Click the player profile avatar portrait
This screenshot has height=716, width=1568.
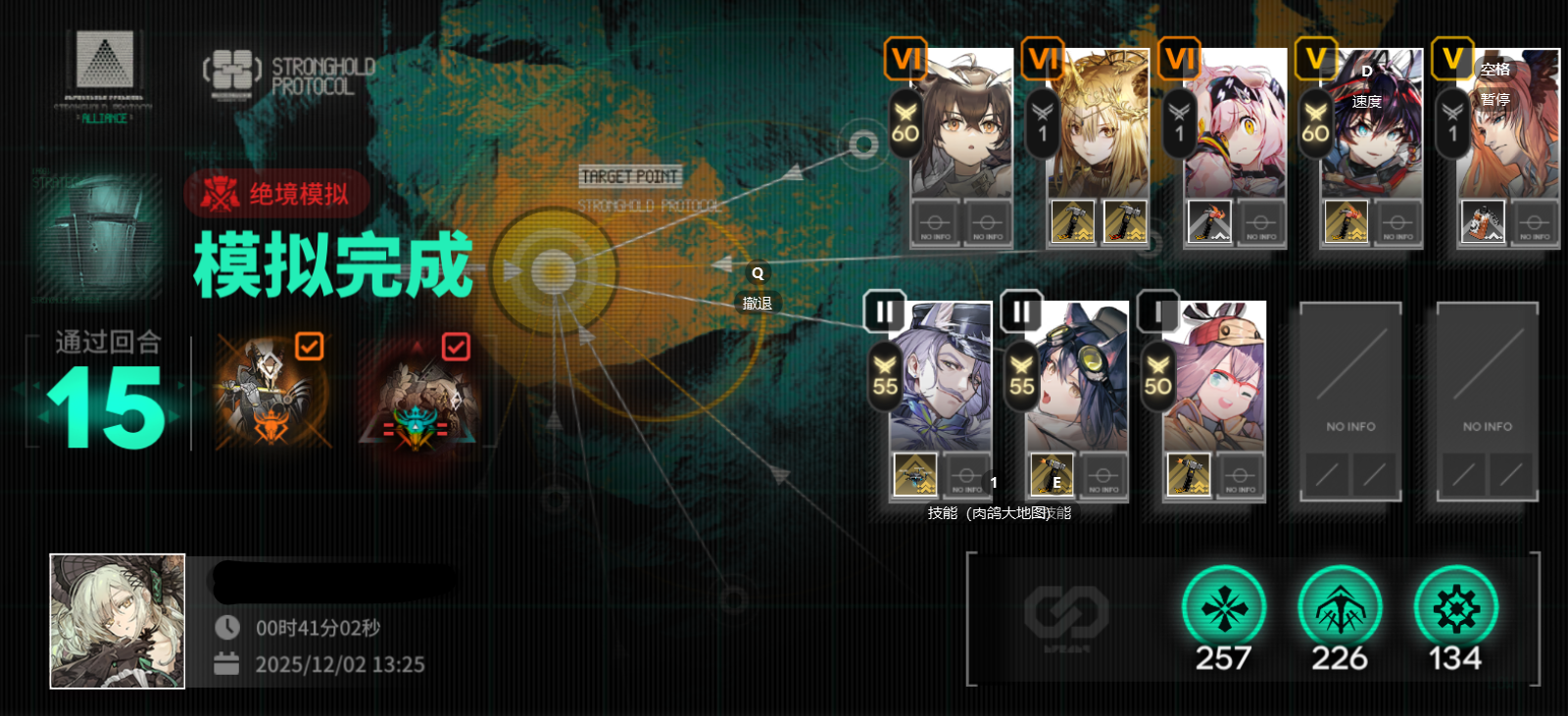pyautogui.click(x=118, y=621)
